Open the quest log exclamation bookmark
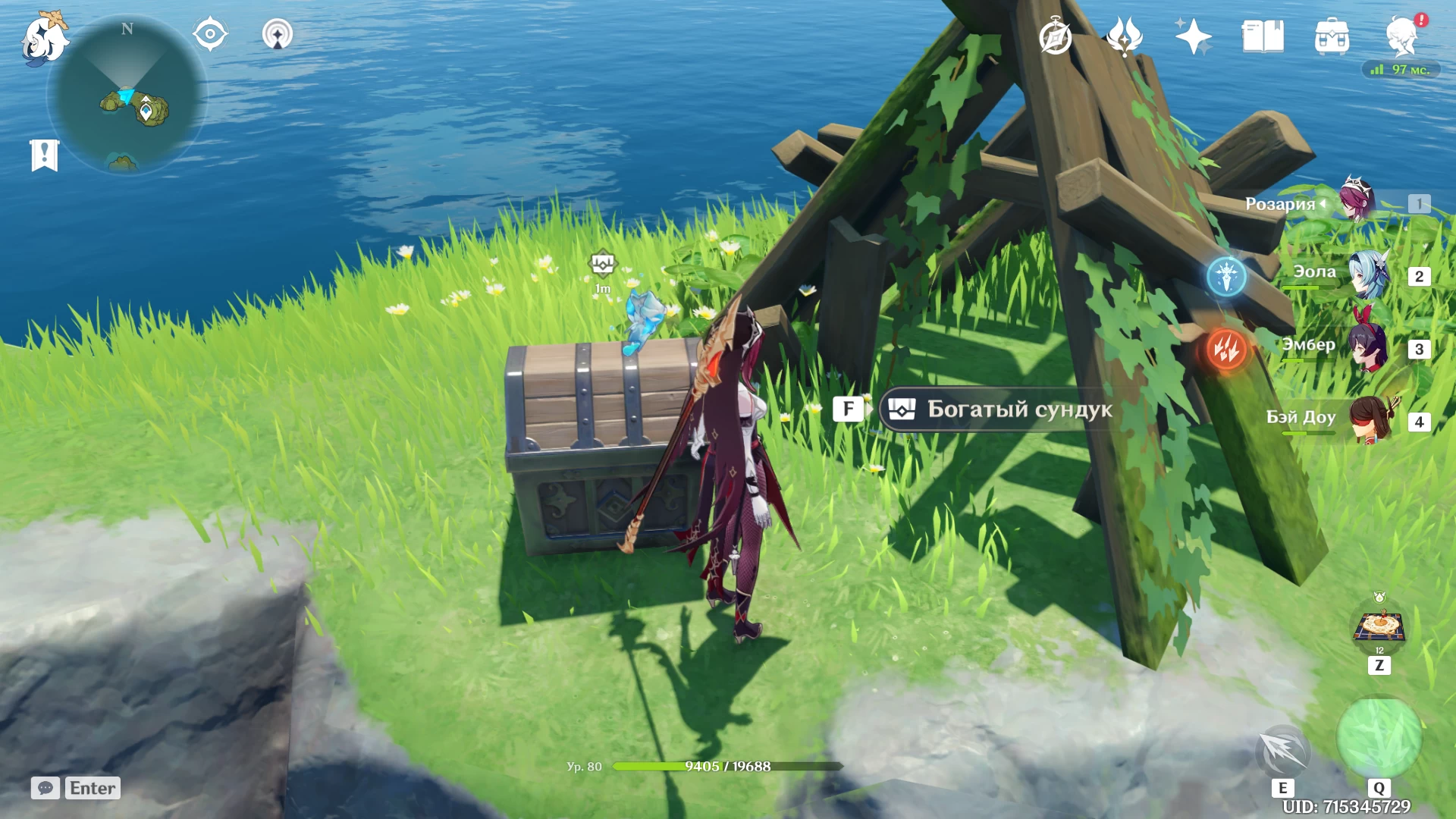The width and height of the screenshot is (1456, 819). point(45,155)
